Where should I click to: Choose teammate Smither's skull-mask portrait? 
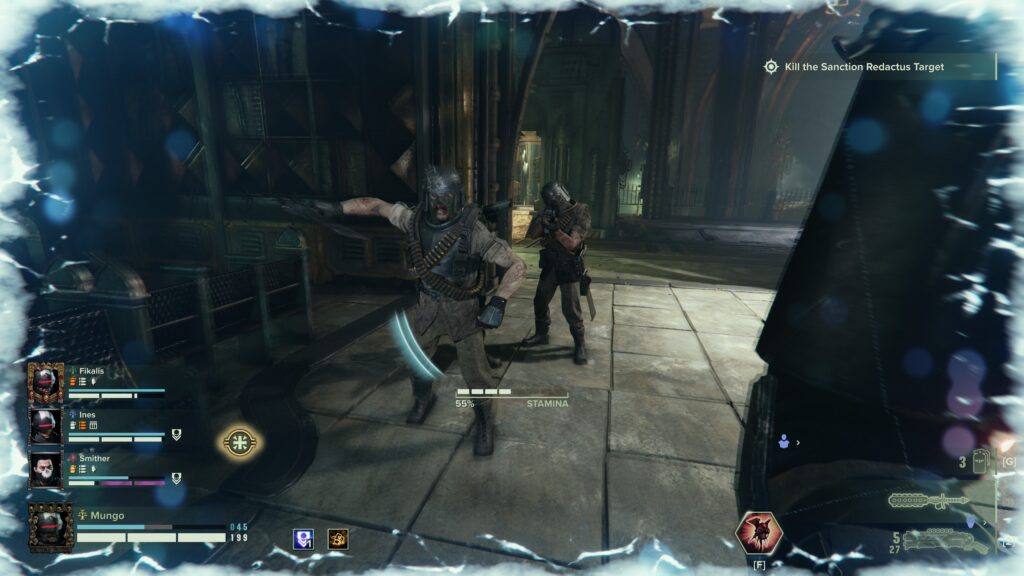click(x=46, y=469)
